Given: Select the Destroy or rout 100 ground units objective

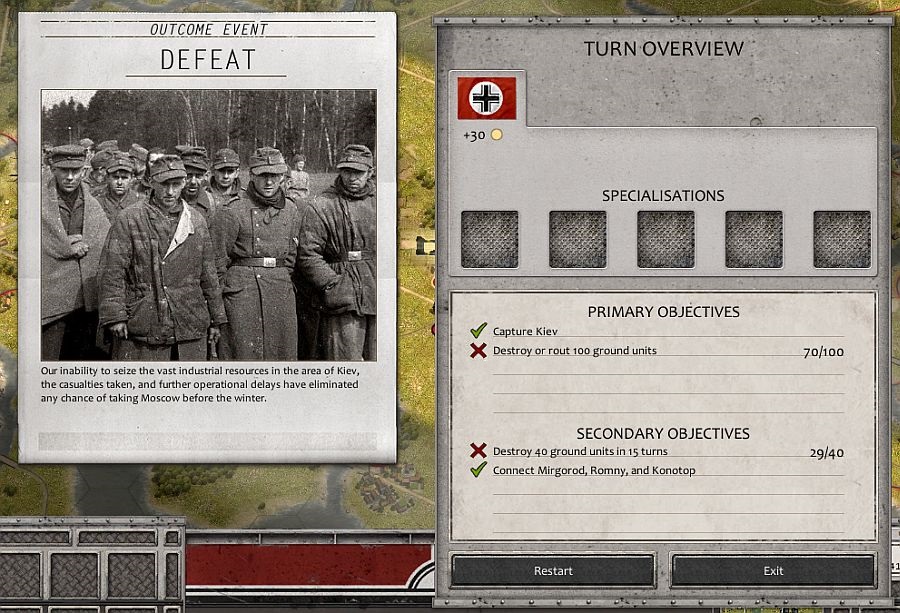Looking at the screenshot, I should pos(574,351).
